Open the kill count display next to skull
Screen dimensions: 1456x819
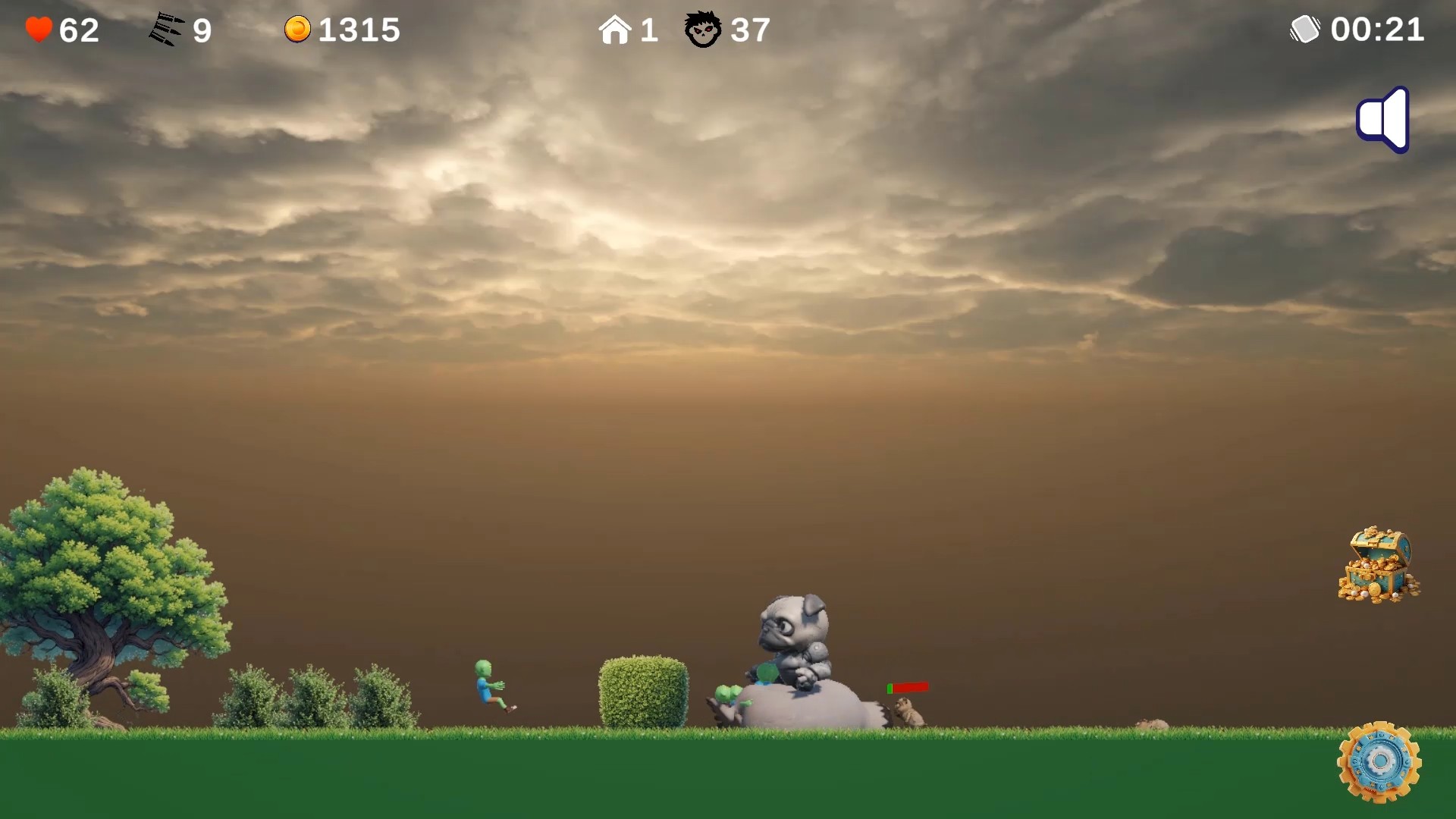[x=748, y=30]
